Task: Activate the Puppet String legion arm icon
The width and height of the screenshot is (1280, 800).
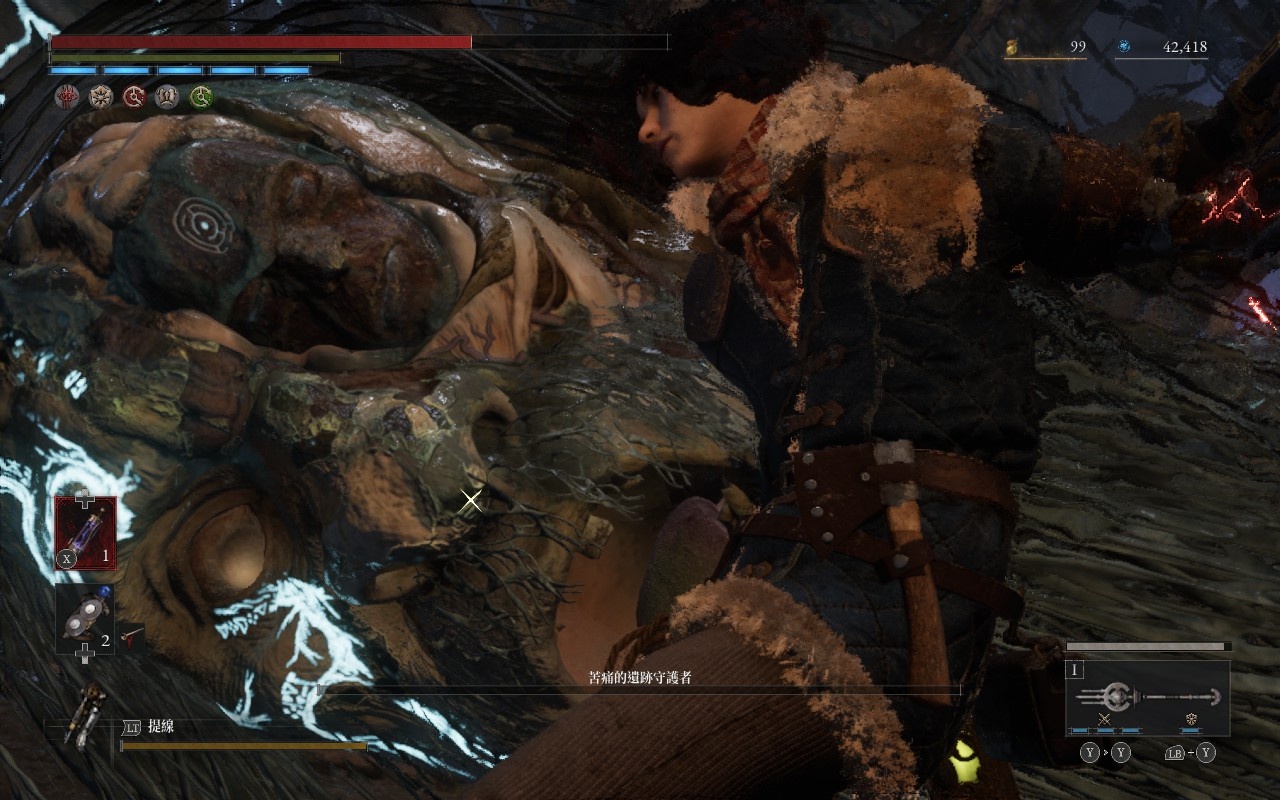Action: pos(87,715)
